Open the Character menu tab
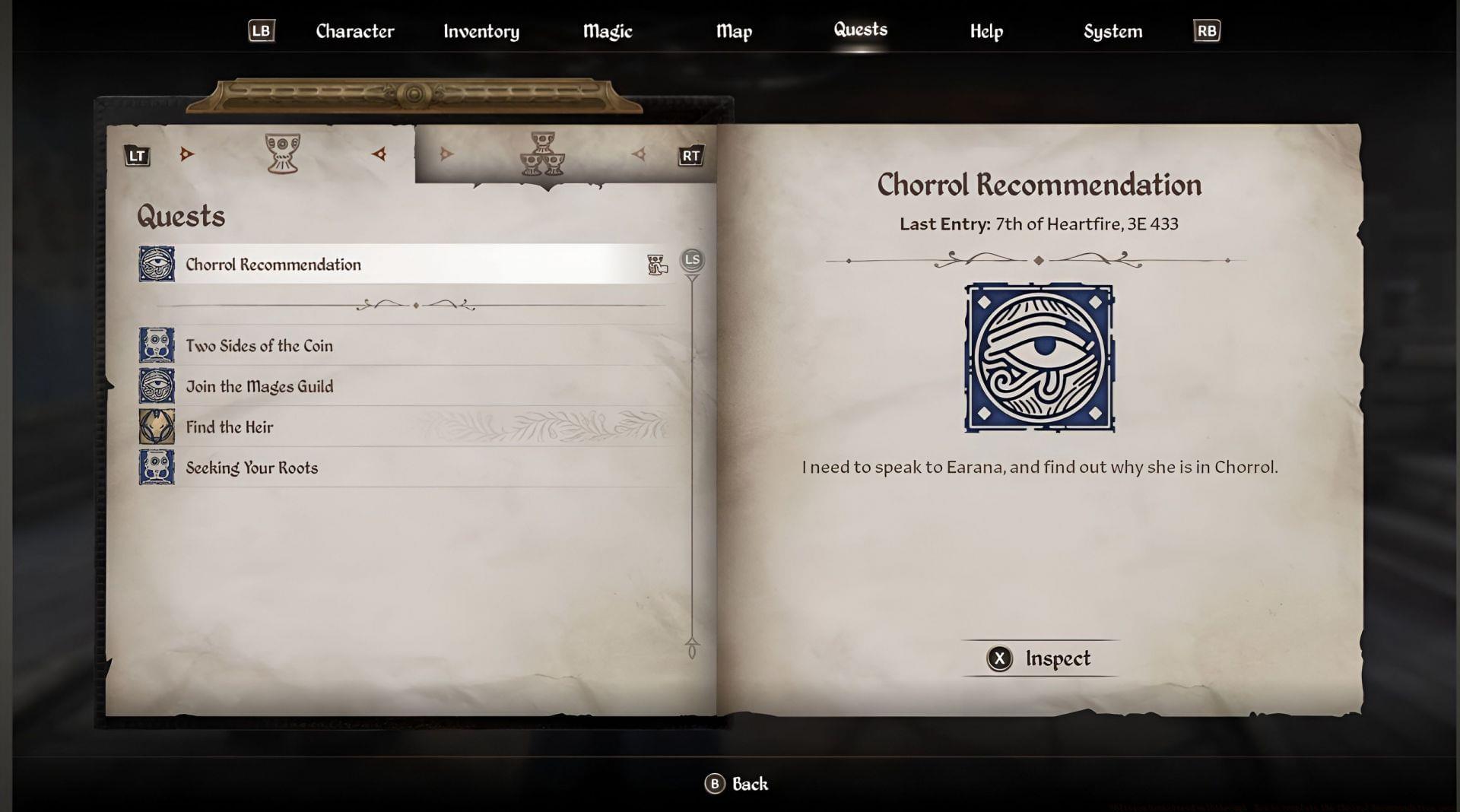This screenshot has height=812, width=1460. [354, 31]
